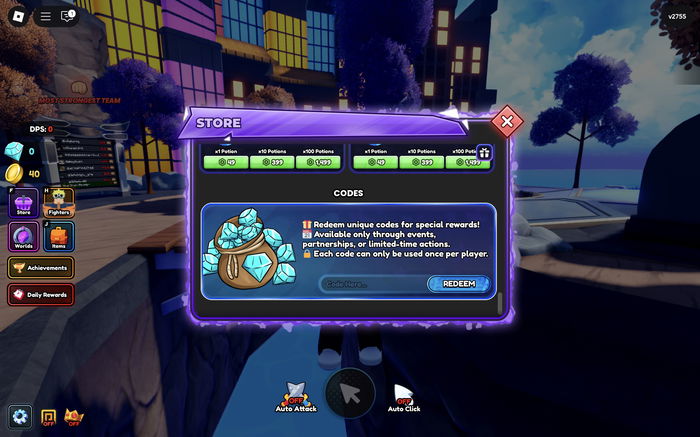Viewport: 700px width, 437px height.
Task: Focus the Code Here input field
Action: pos(372,284)
